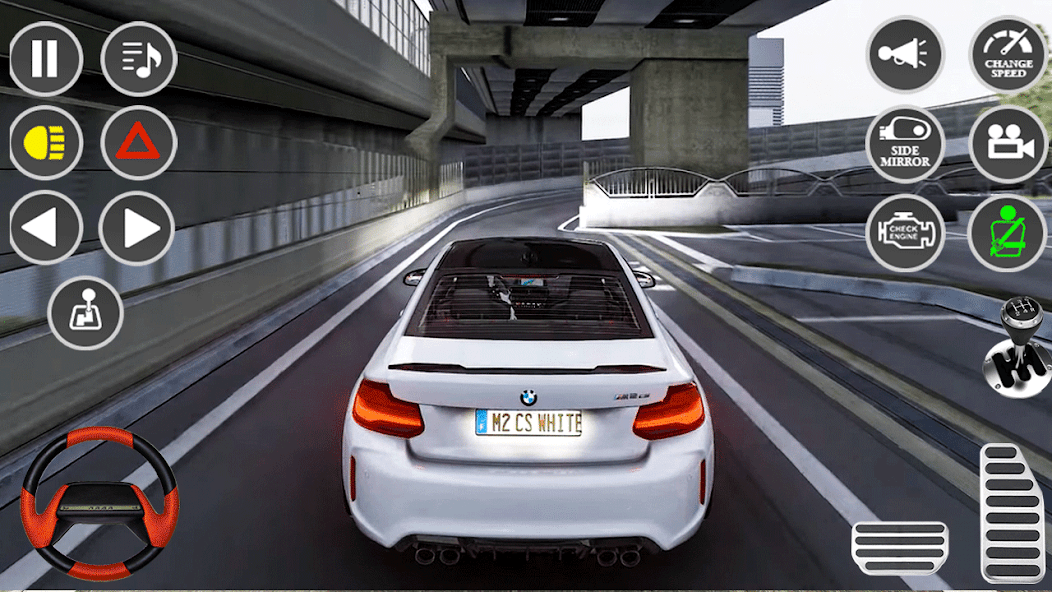Click the Check Engine button
Image resolution: width=1052 pixels, height=592 pixels.
[x=905, y=233]
